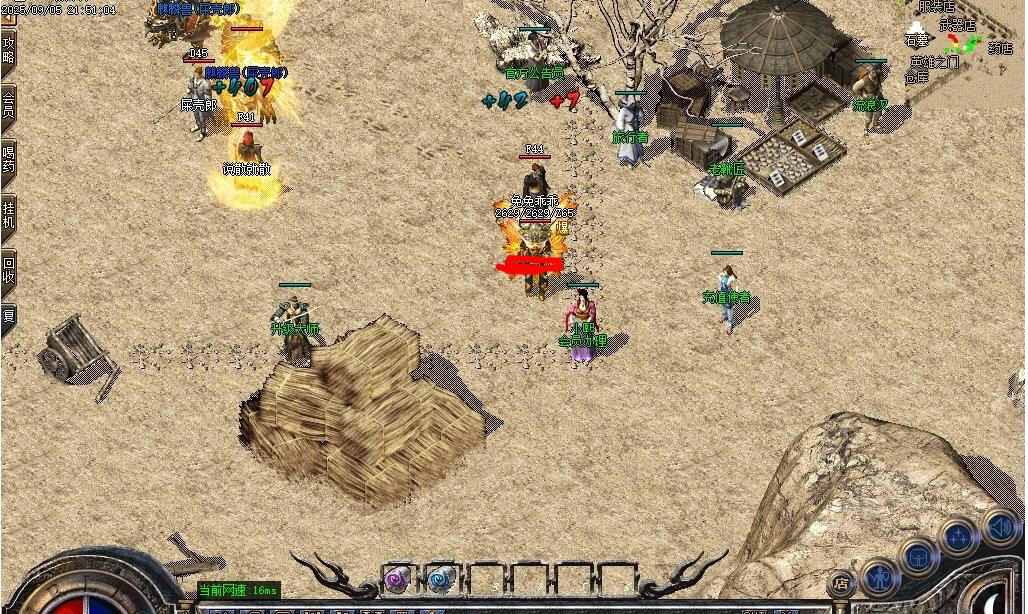Viewport: 1028px width, 614px height.
Task: Use the blue scroll in the hotbar
Action: [440, 579]
